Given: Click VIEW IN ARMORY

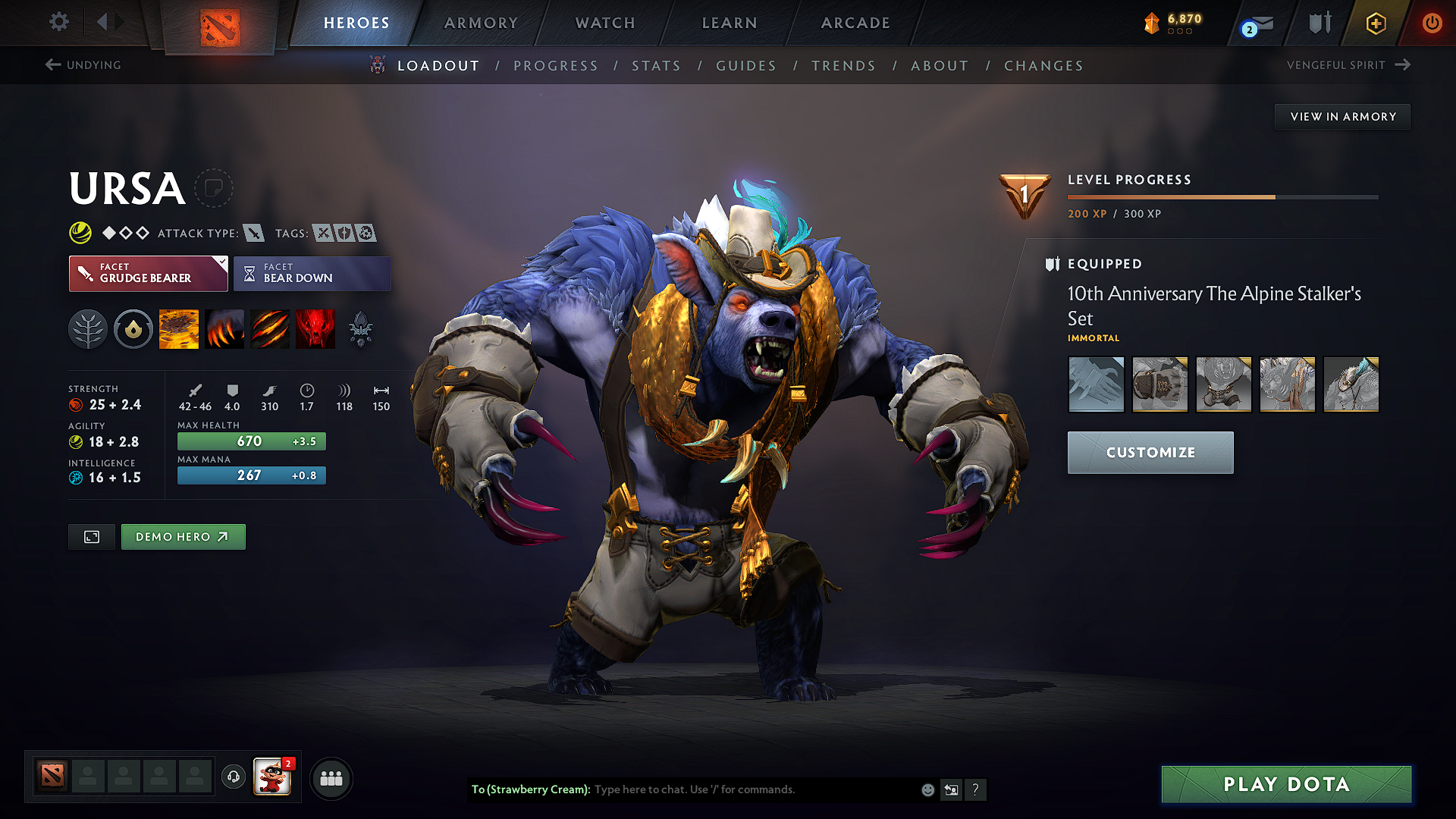Looking at the screenshot, I should (1341, 116).
